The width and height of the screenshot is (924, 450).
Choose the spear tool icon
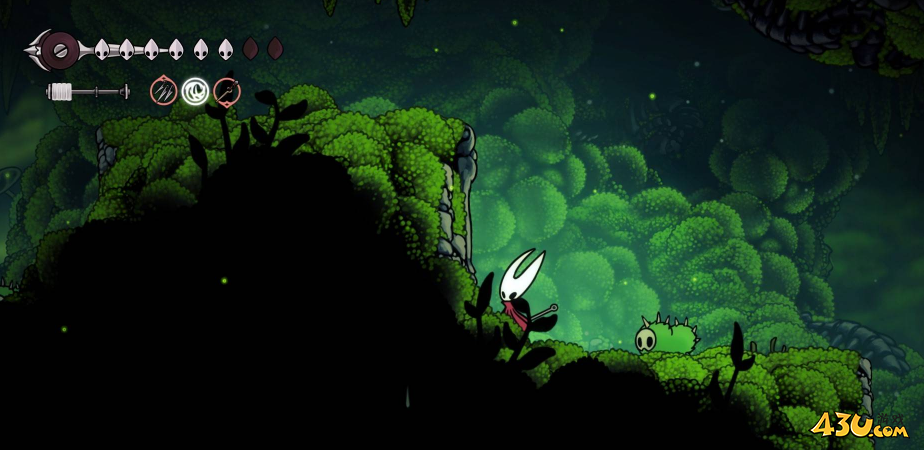[227, 92]
